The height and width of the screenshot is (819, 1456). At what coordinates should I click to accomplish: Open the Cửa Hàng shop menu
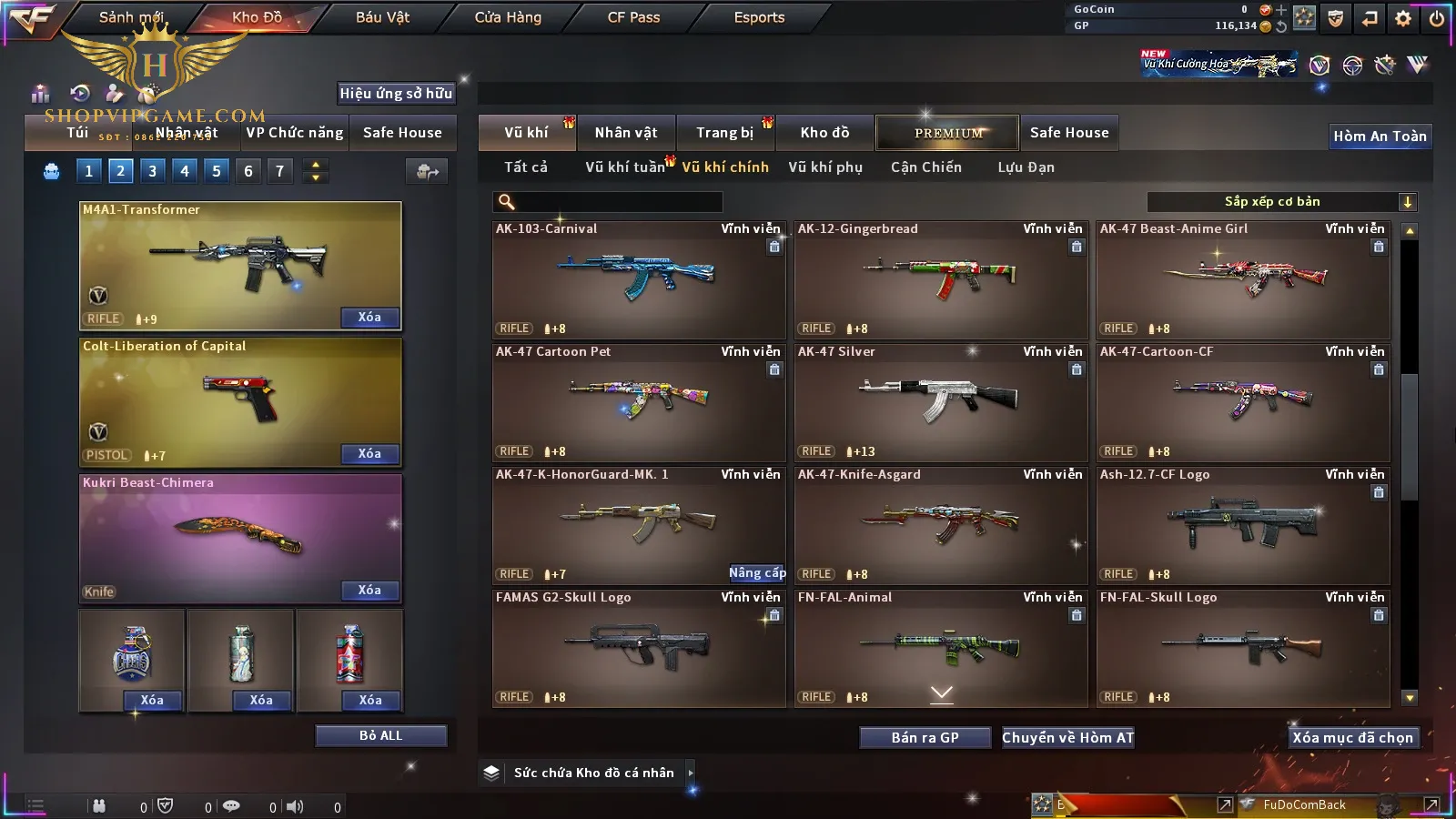[x=508, y=17]
